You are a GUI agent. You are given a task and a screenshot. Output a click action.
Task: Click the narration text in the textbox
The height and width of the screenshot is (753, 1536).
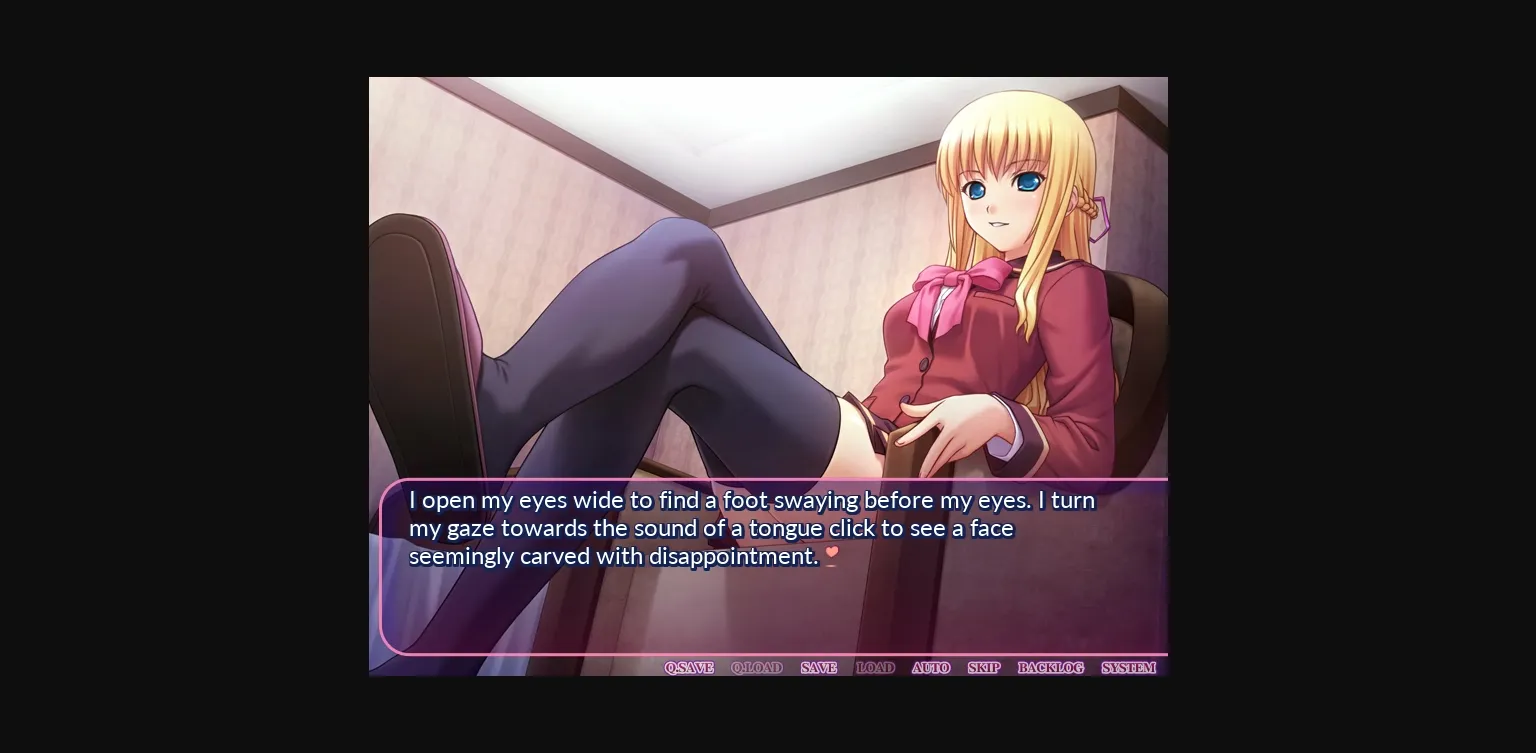(x=750, y=528)
